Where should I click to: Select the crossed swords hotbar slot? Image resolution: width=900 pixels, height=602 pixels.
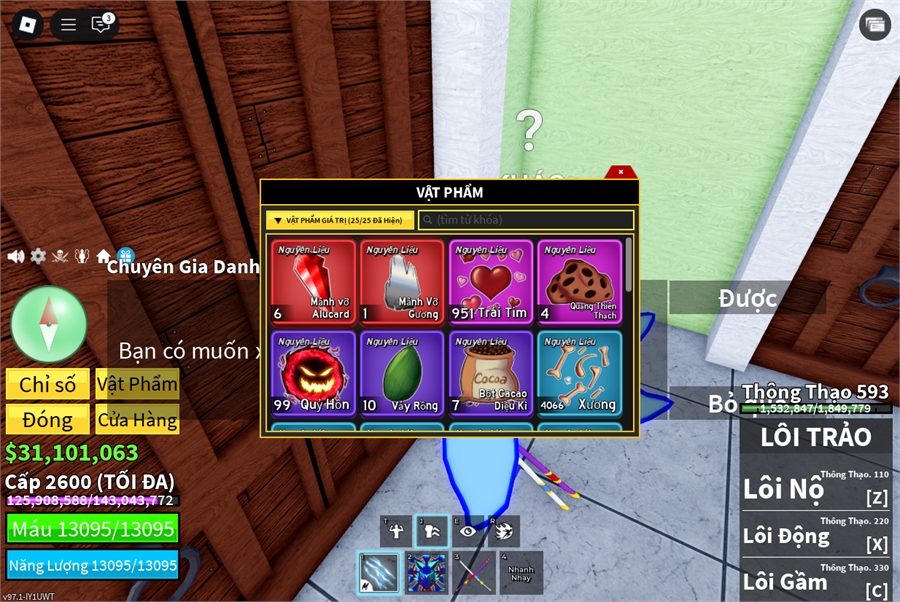(x=474, y=573)
